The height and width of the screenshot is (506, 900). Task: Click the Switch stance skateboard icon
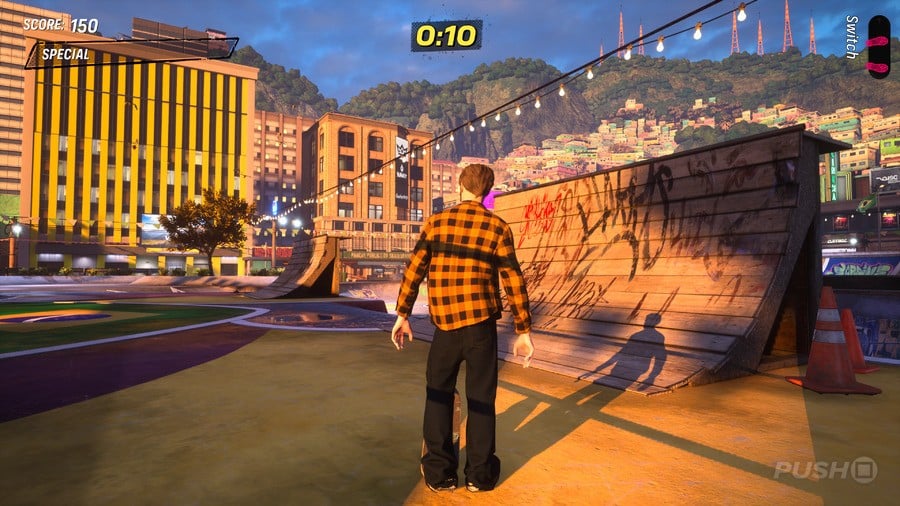point(878,46)
